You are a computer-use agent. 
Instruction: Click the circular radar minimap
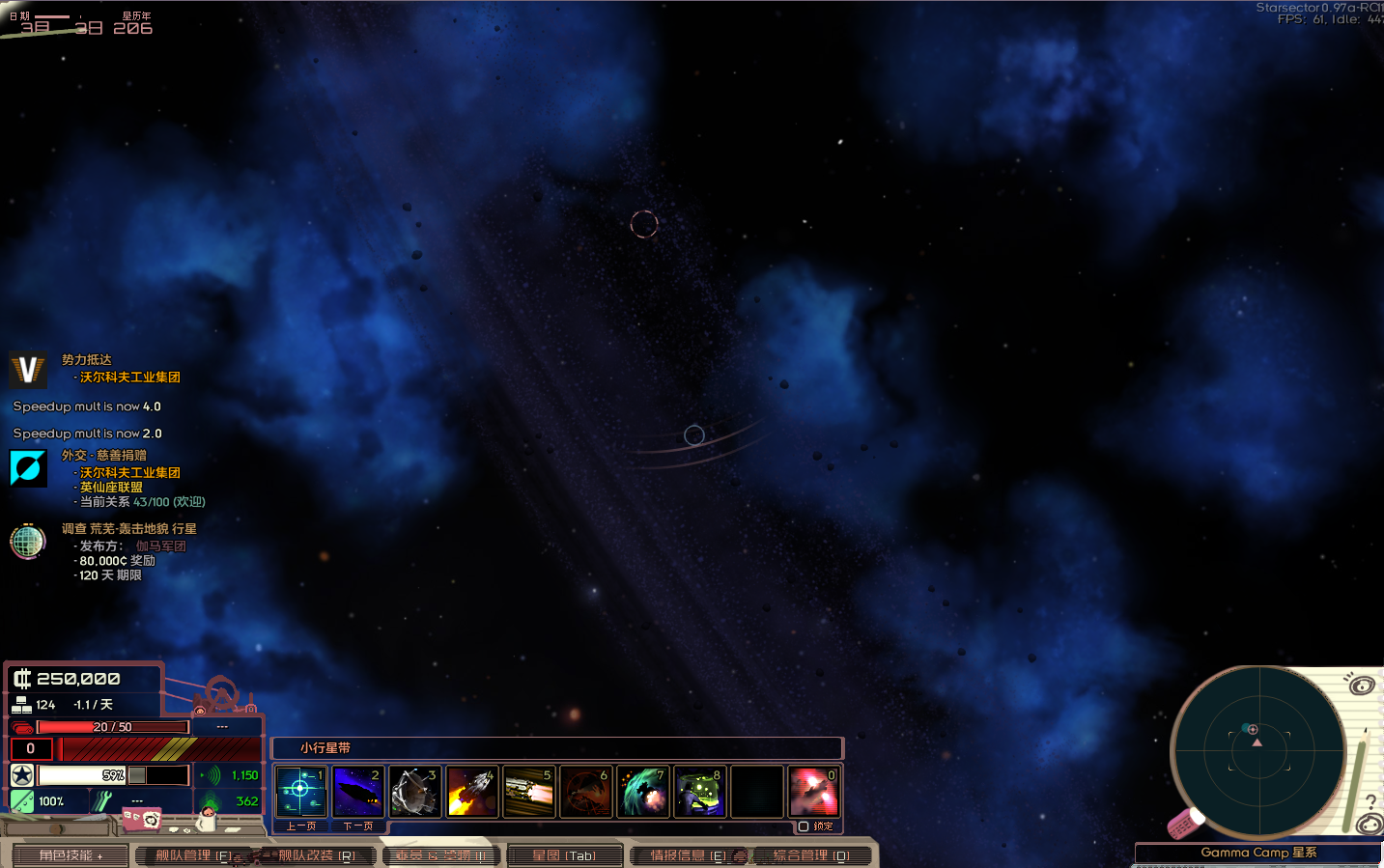pos(1257,751)
